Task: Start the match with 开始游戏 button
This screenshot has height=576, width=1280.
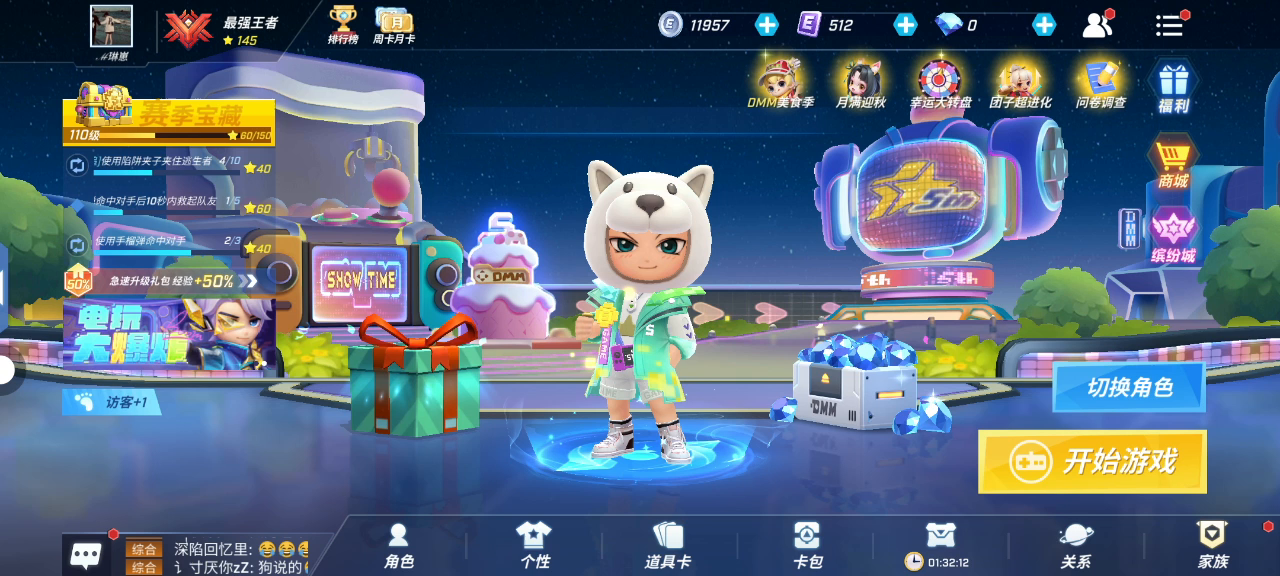Action: (1092, 461)
